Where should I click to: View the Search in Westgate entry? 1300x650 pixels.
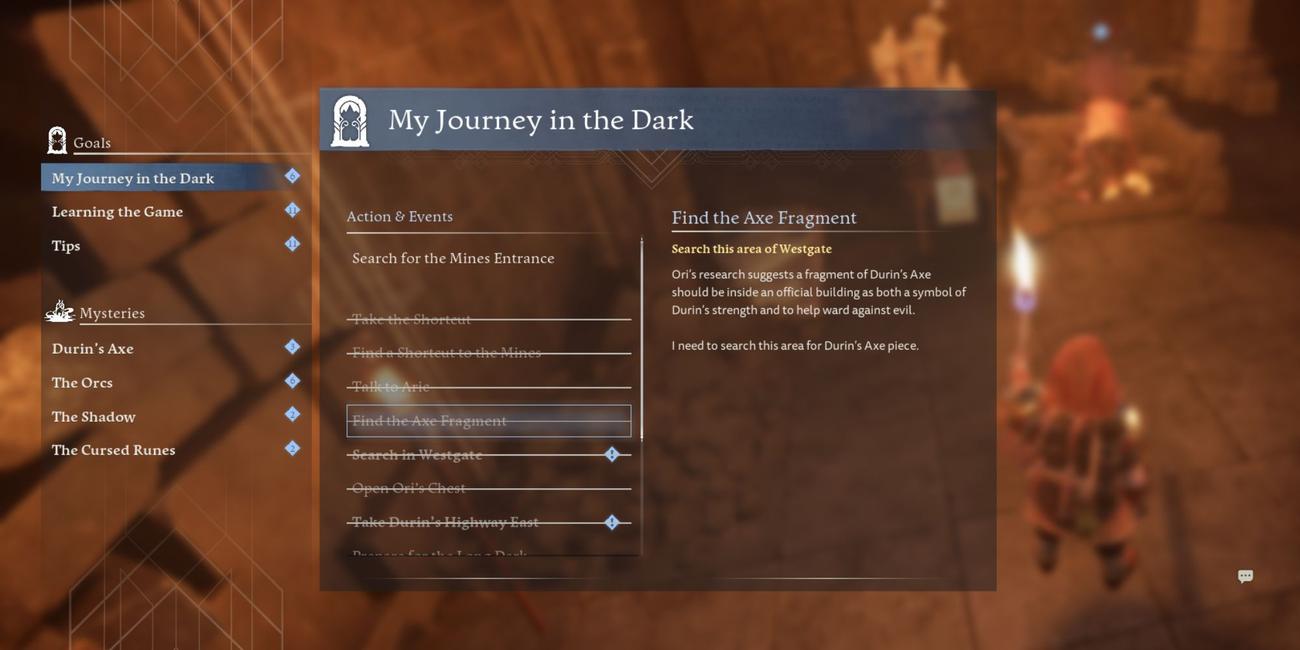[417, 455]
